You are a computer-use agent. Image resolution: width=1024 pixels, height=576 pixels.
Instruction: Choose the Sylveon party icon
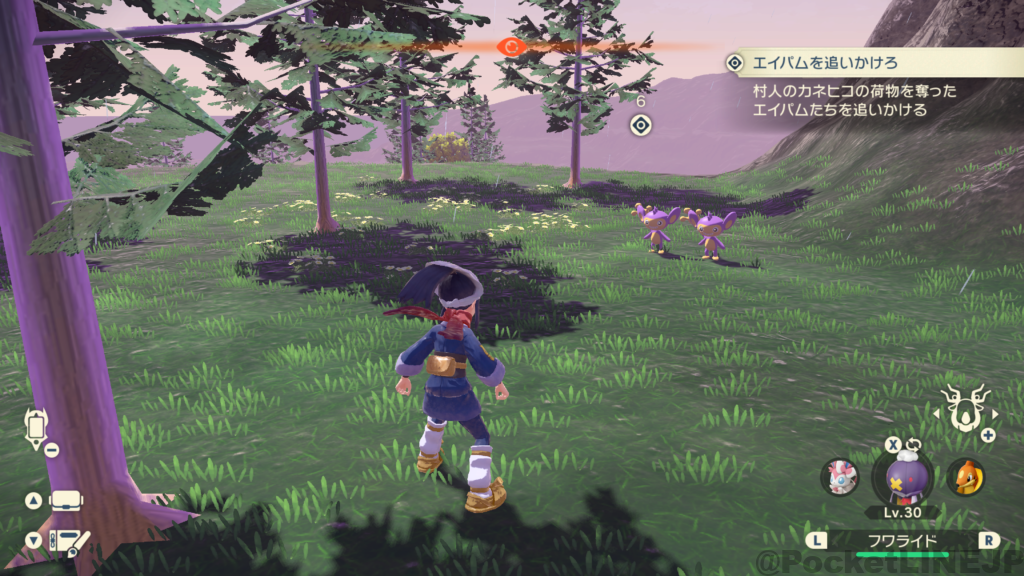point(840,477)
